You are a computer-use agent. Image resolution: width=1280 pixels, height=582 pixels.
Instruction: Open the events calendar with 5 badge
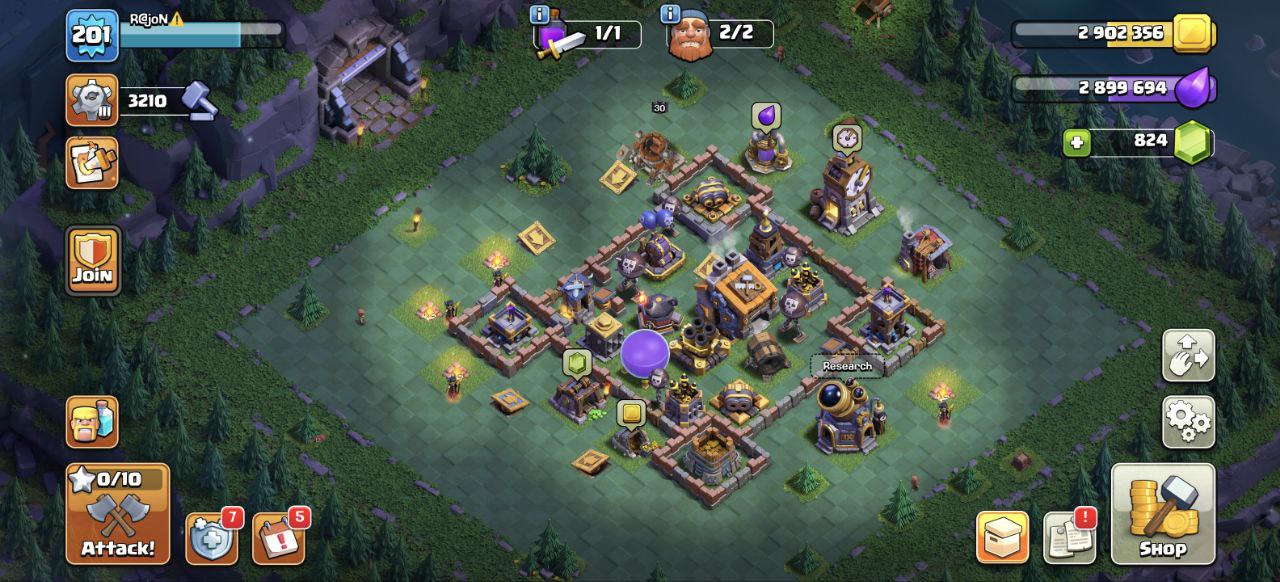point(277,538)
